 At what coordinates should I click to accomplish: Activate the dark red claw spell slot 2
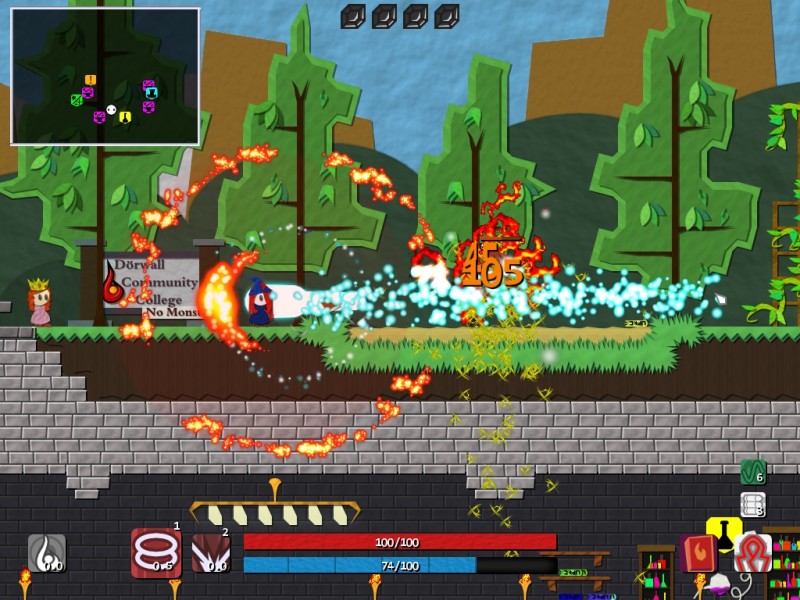[210, 553]
